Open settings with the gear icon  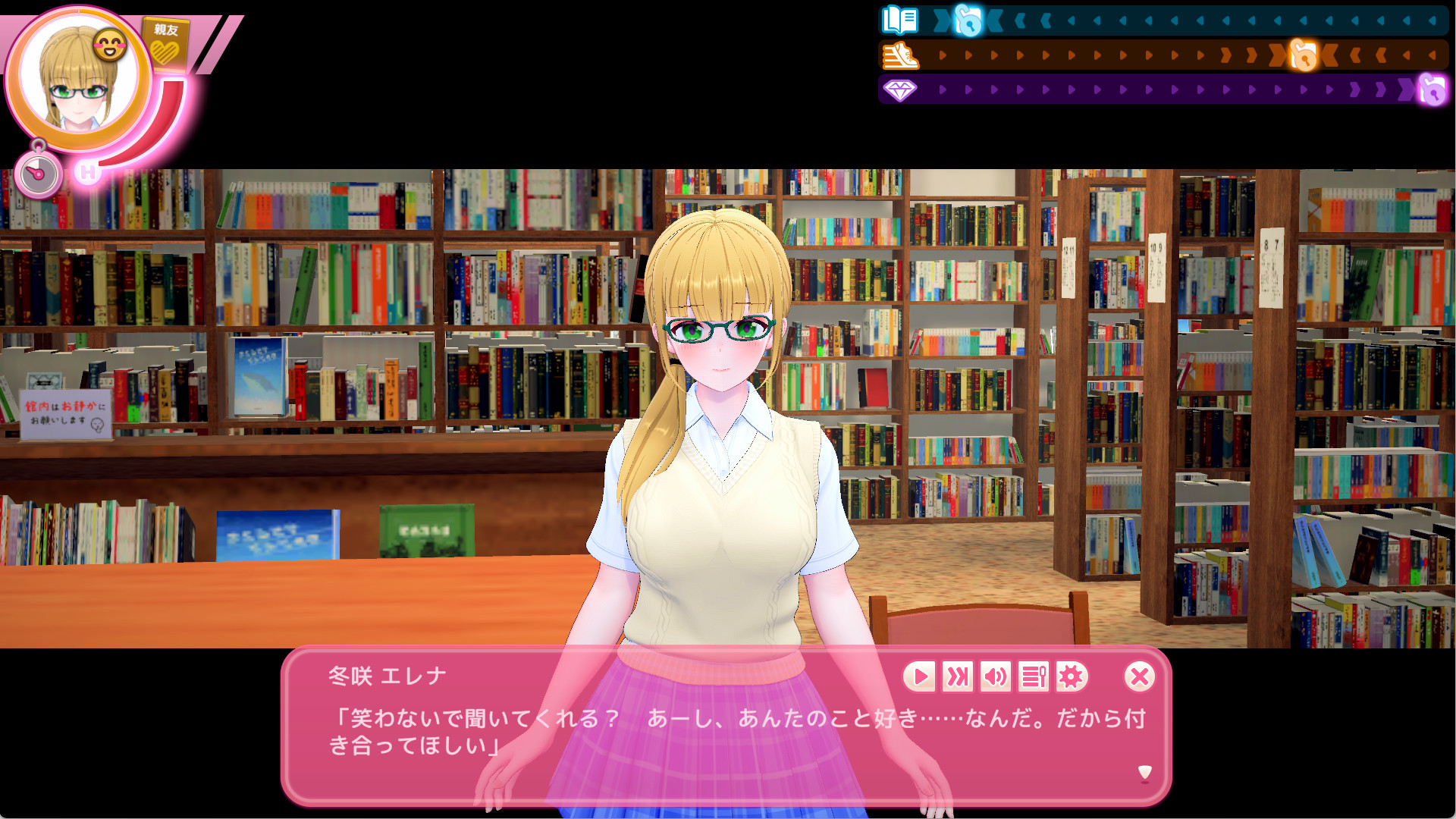point(1070,677)
